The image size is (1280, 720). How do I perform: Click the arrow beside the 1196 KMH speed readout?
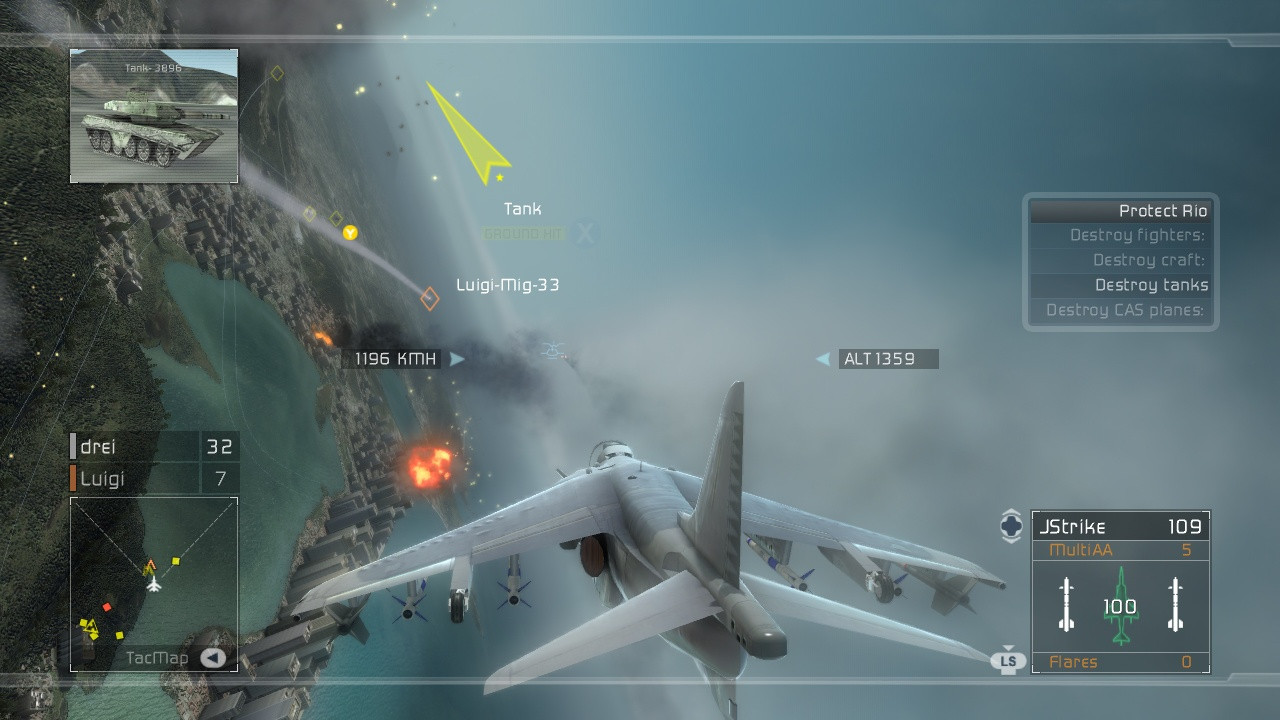pyautogui.click(x=457, y=358)
